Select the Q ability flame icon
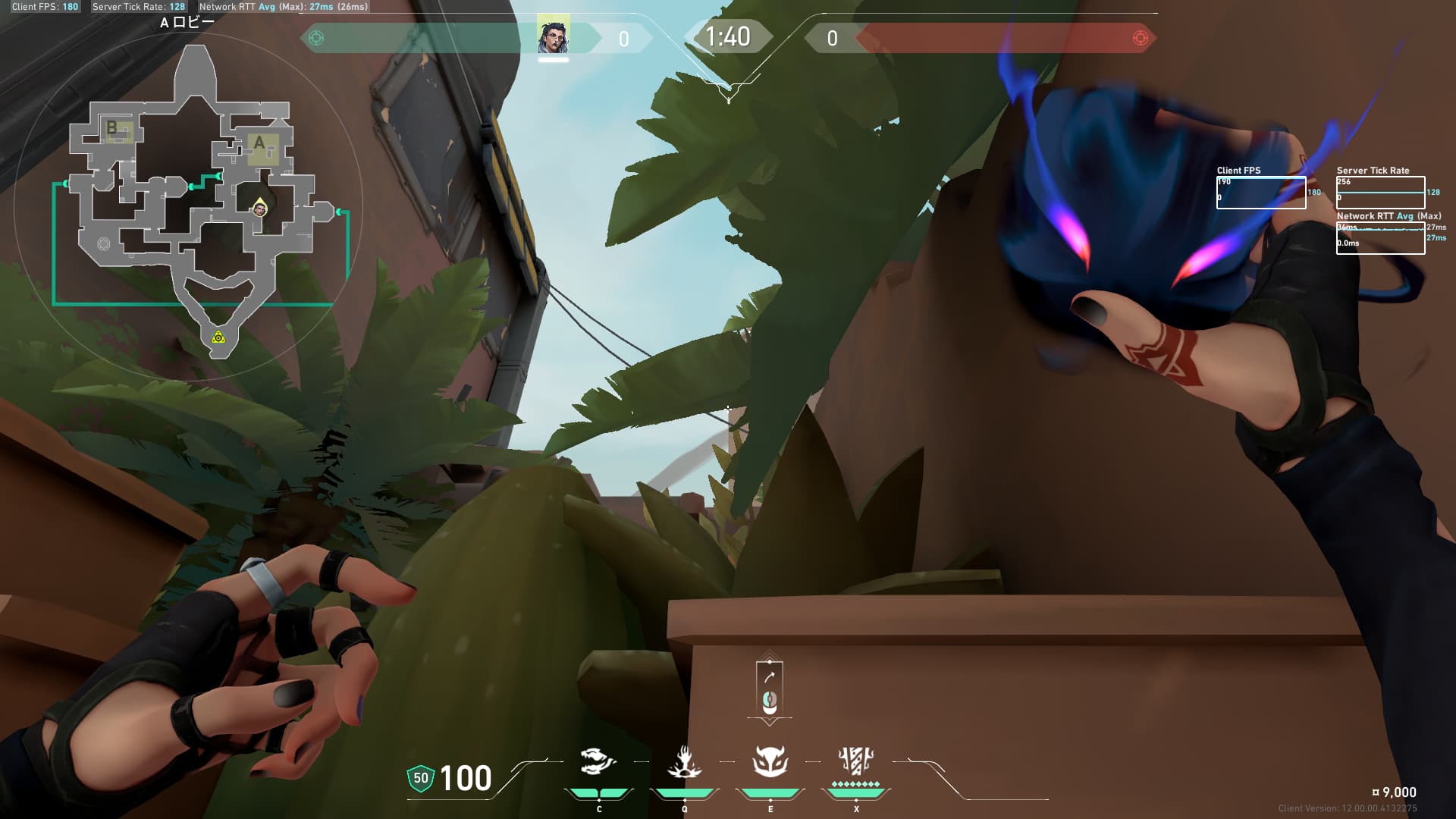The image size is (1456, 819). [x=684, y=762]
